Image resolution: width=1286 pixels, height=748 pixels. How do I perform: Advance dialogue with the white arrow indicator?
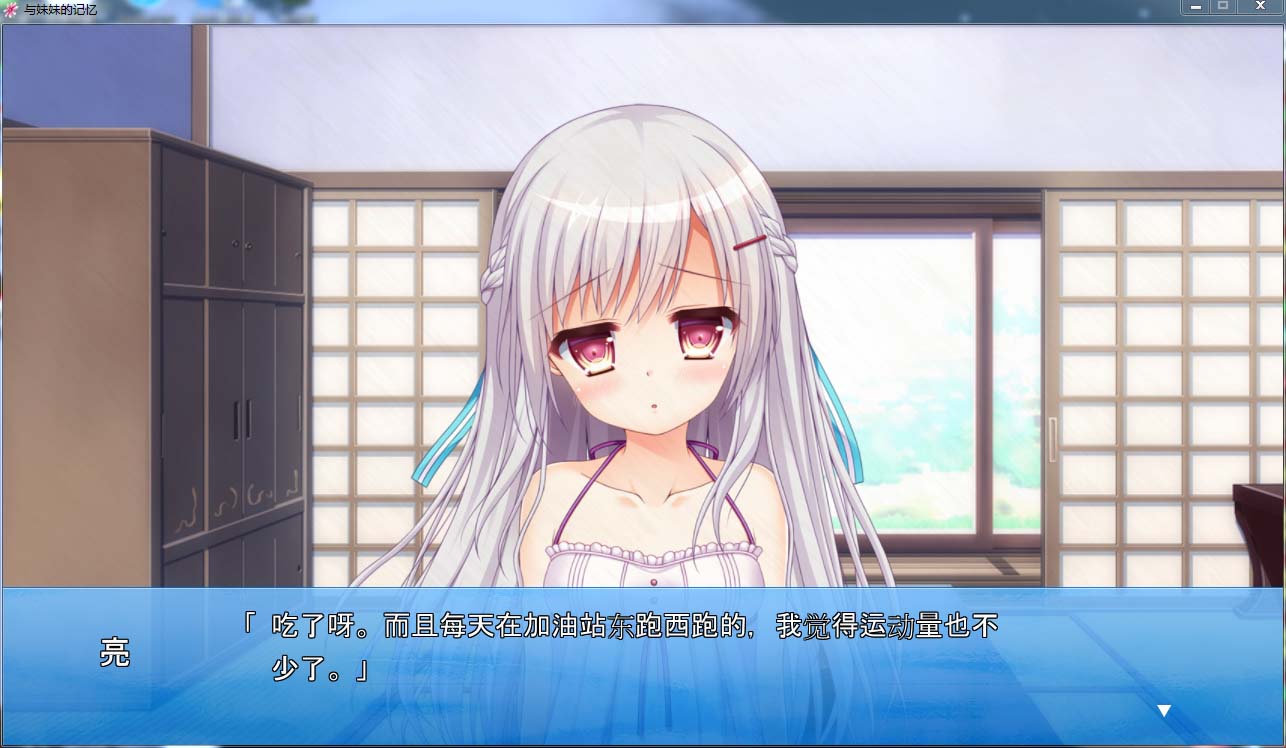pos(1163,711)
